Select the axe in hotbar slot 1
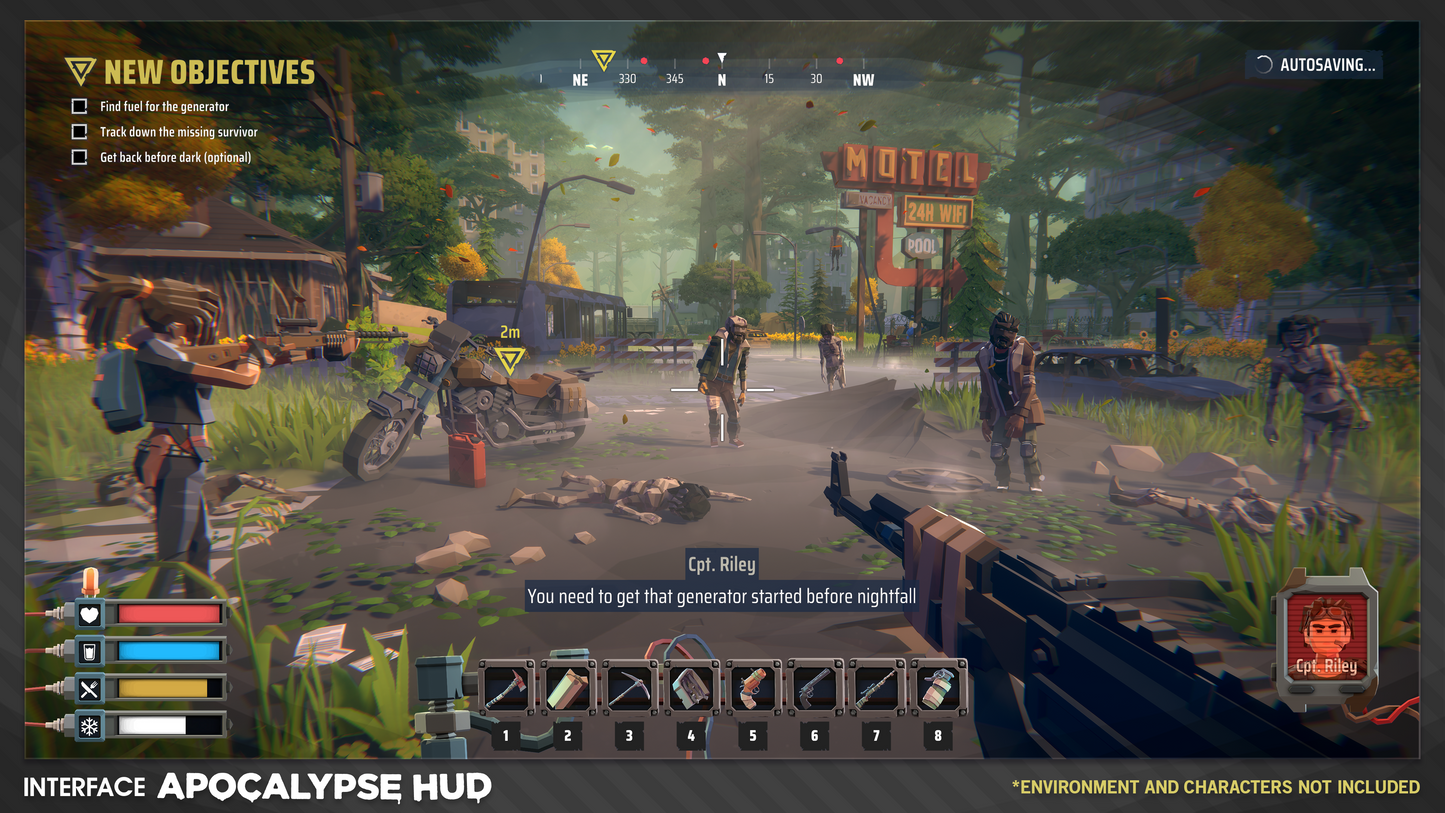This screenshot has width=1445, height=813. pyautogui.click(x=506, y=687)
